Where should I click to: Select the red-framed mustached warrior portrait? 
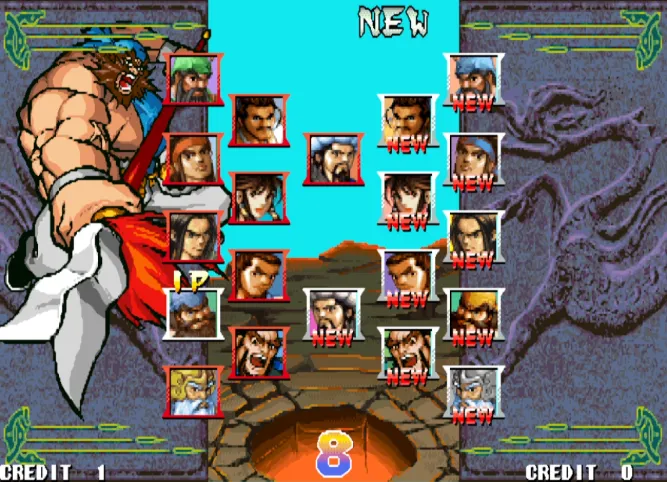[259, 120]
